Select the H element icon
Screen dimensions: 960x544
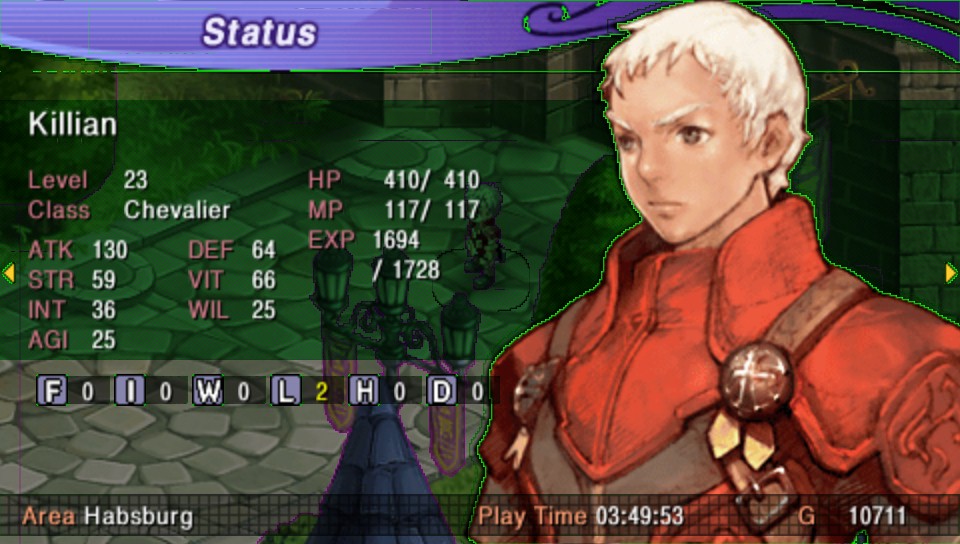coord(364,391)
